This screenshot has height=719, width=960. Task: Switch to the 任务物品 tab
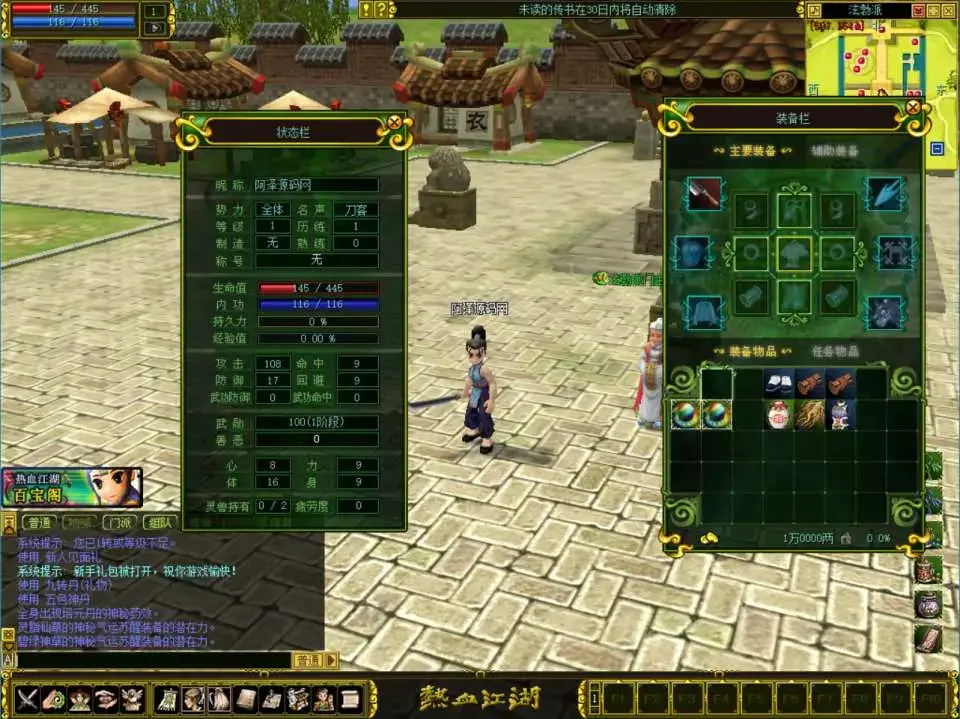[x=833, y=351]
